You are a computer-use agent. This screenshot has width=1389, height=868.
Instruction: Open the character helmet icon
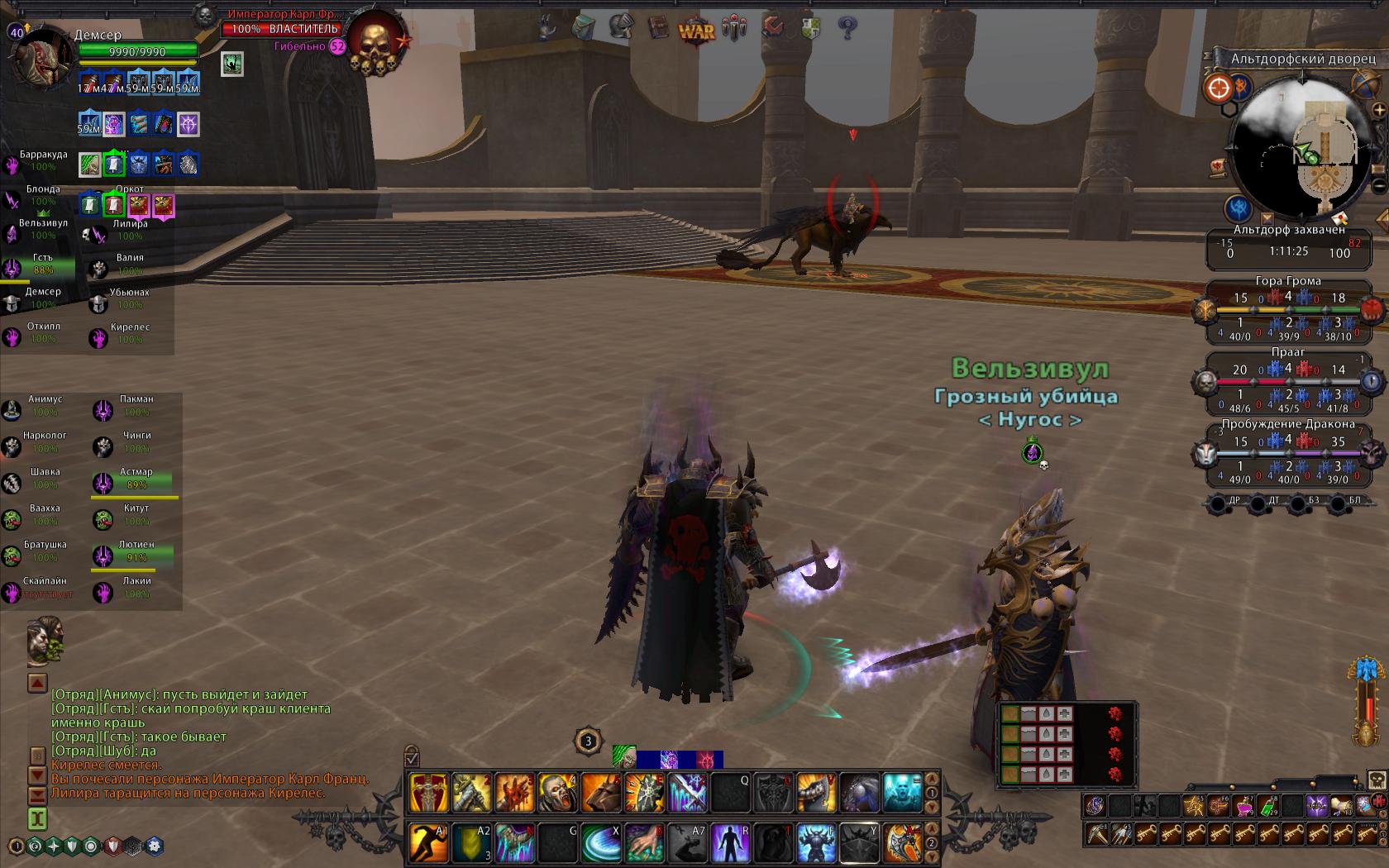click(x=619, y=28)
